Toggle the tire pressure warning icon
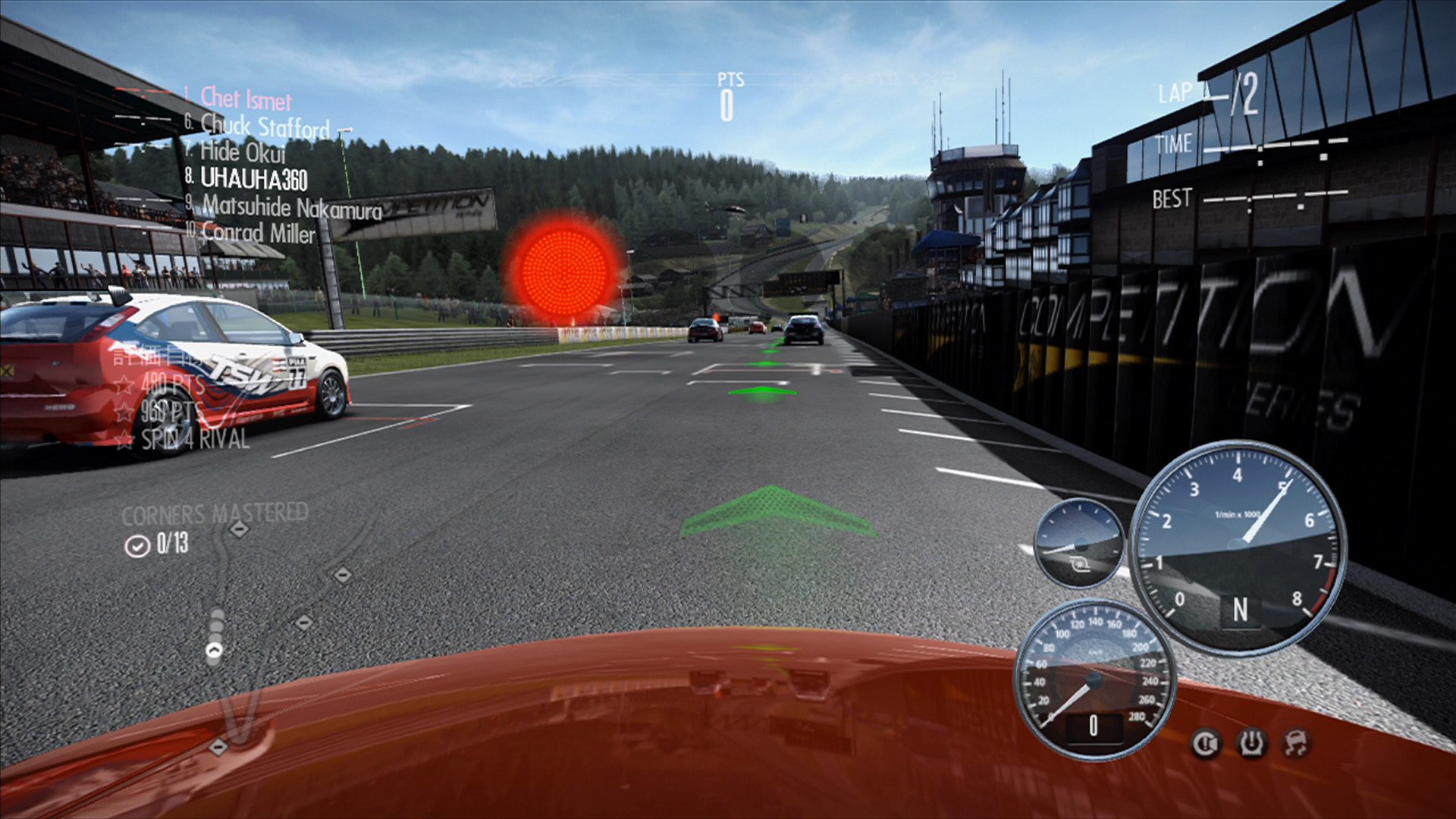 pyautogui.click(x=1251, y=744)
